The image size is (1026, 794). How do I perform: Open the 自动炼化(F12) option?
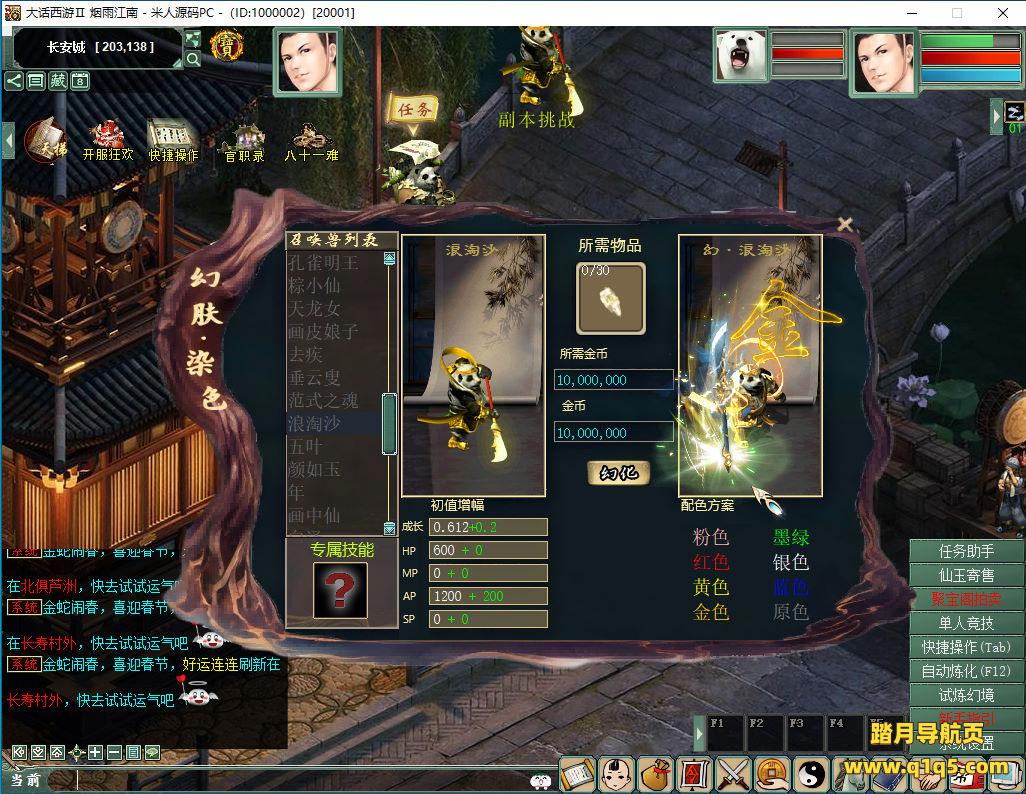click(x=966, y=671)
